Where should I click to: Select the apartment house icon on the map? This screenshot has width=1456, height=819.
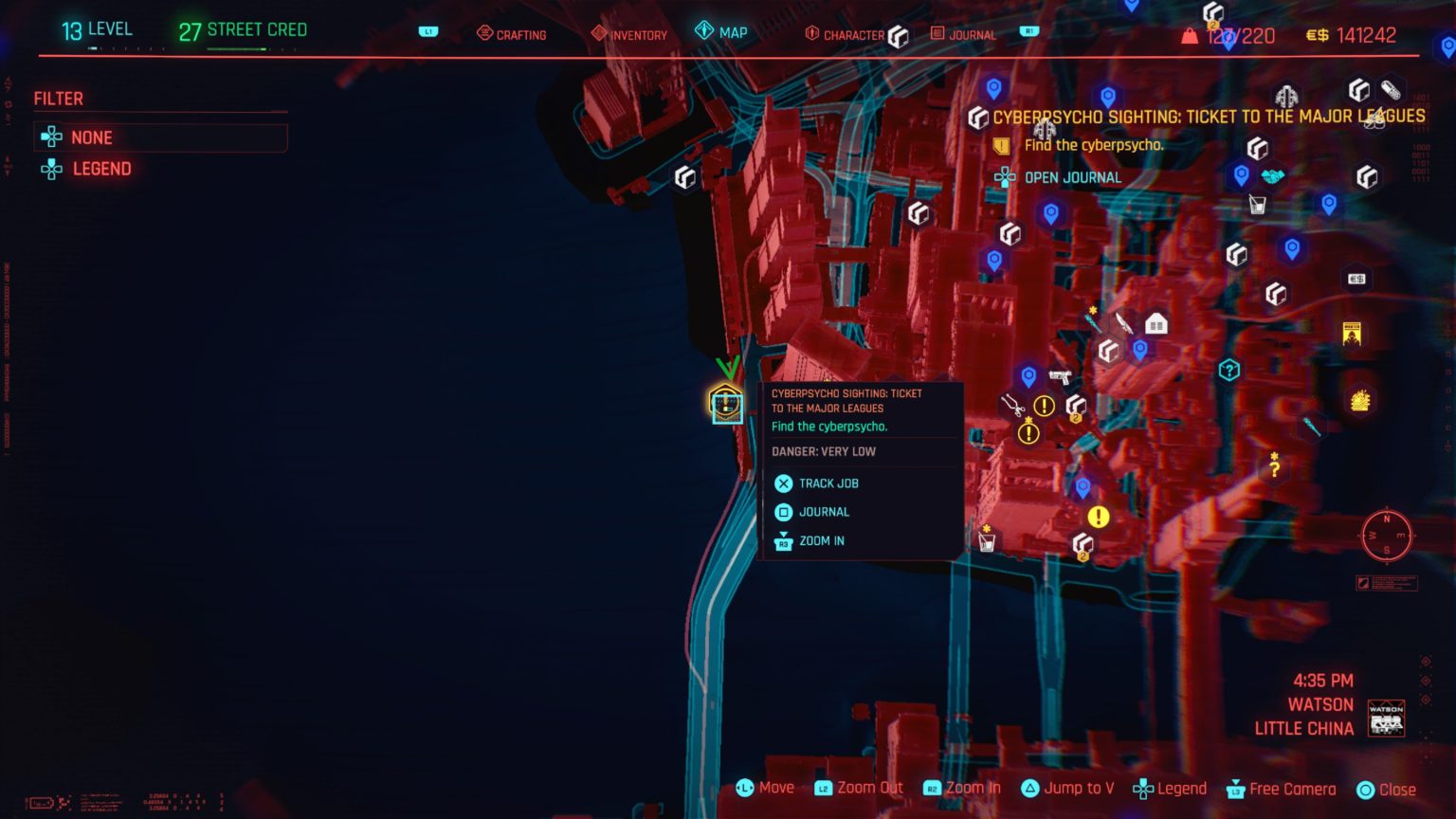coord(1156,322)
